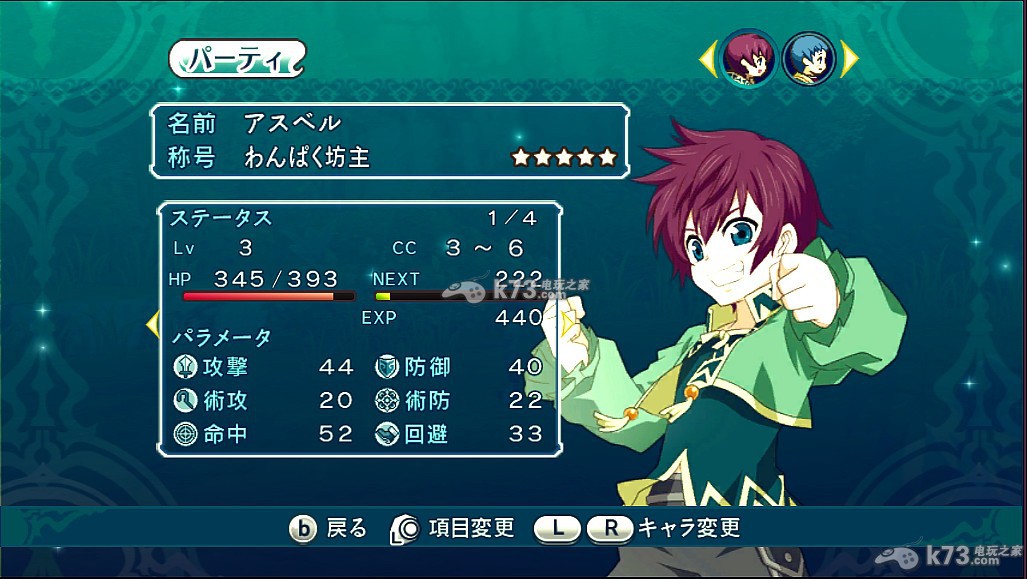Click the yellow right arrow beside the portraits
The image size is (1027, 579).
(x=850, y=60)
